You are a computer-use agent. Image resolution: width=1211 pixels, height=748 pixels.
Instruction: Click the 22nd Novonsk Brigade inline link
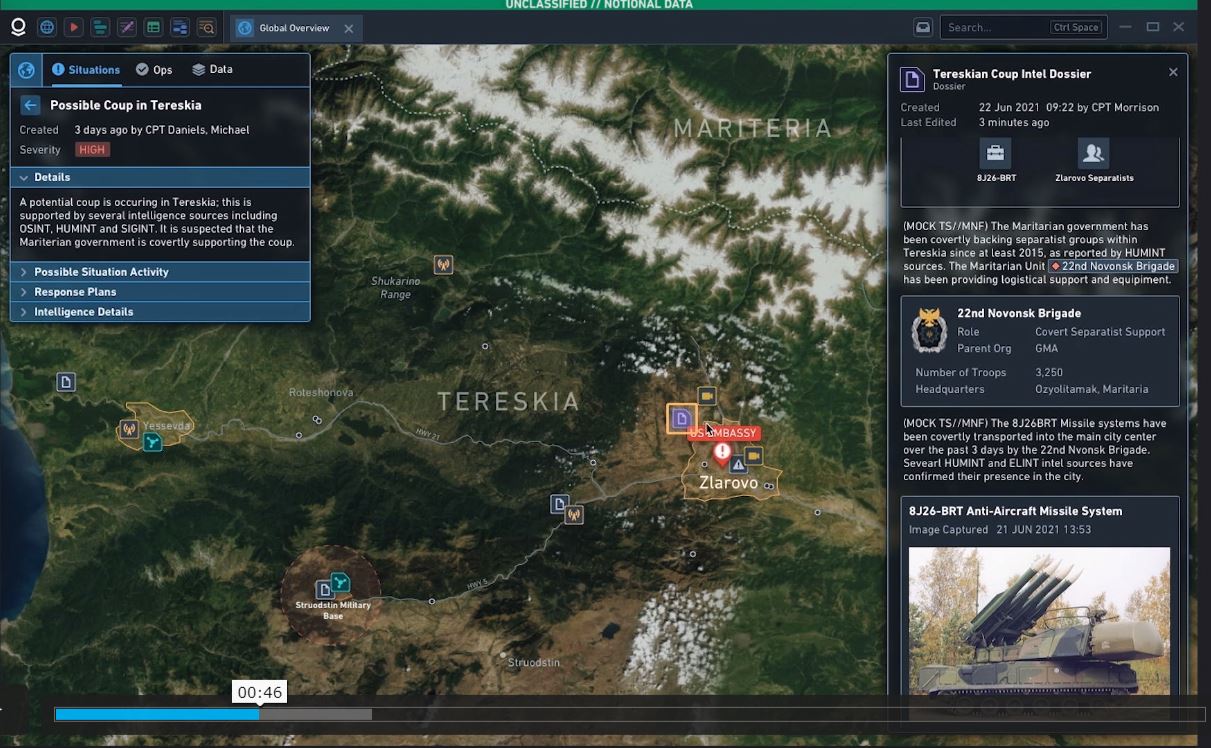[1113, 266]
